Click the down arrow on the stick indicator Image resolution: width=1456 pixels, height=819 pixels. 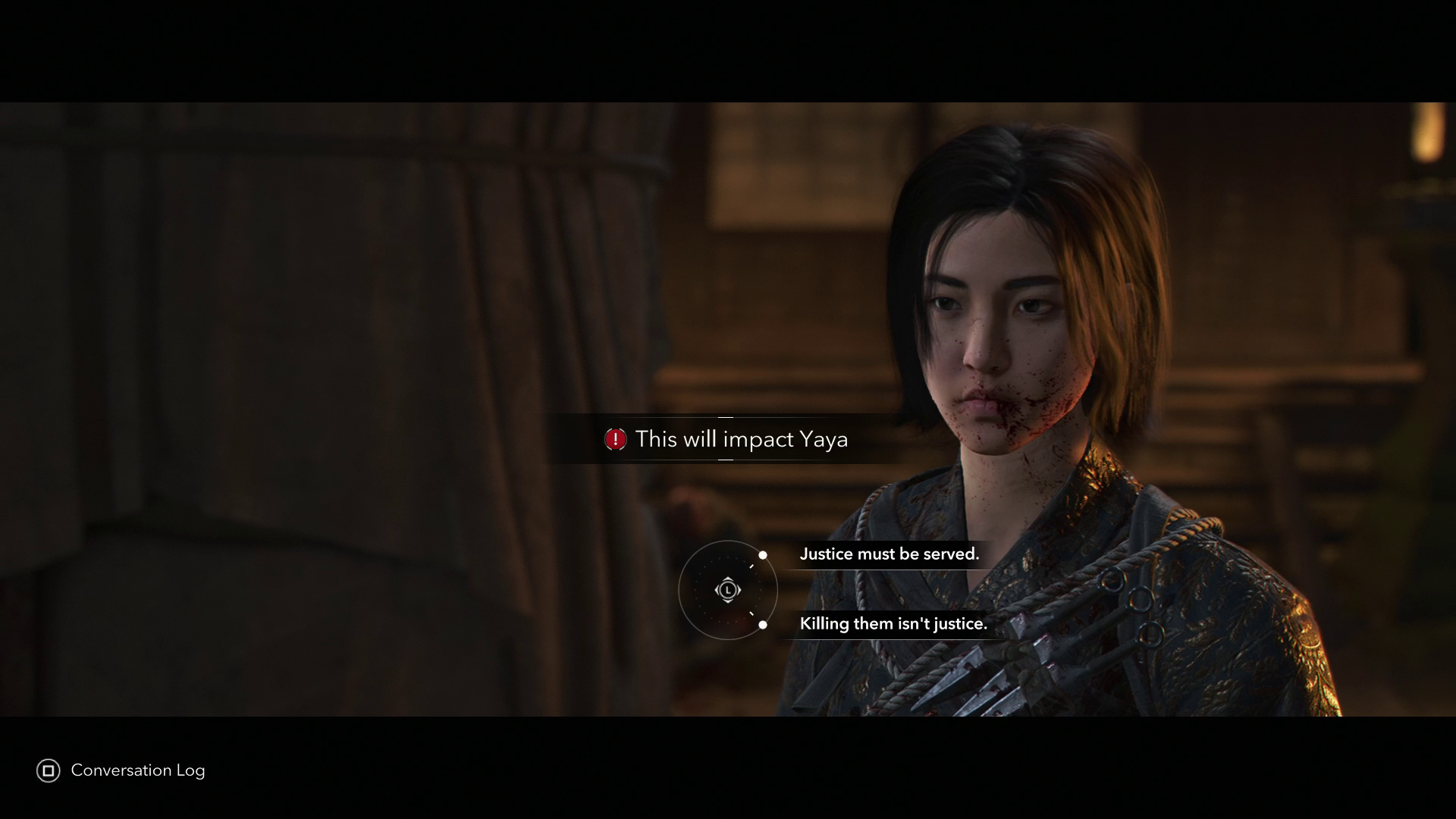pos(728,601)
